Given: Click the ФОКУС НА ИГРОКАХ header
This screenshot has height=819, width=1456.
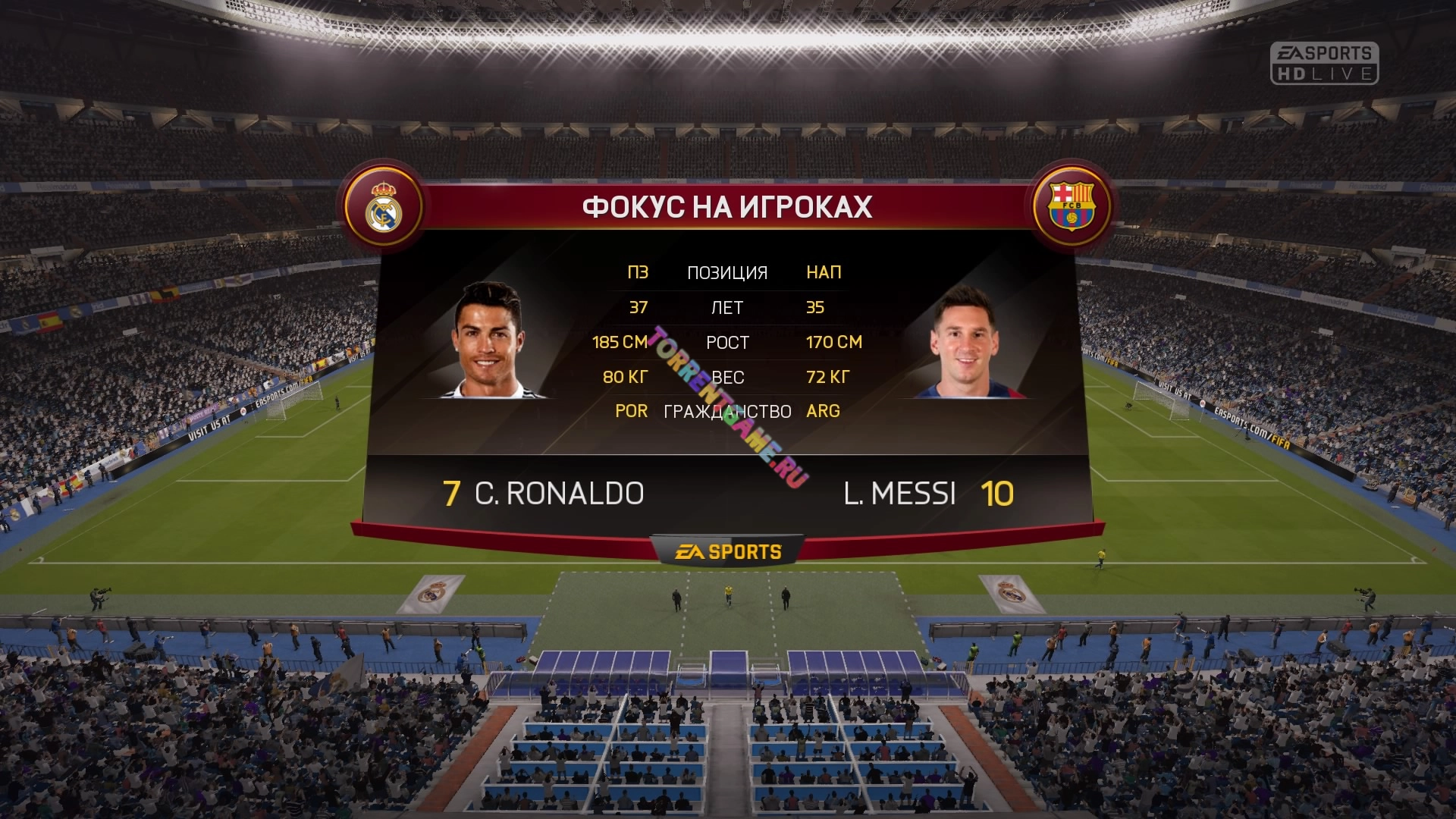Looking at the screenshot, I should click(726, 206).
